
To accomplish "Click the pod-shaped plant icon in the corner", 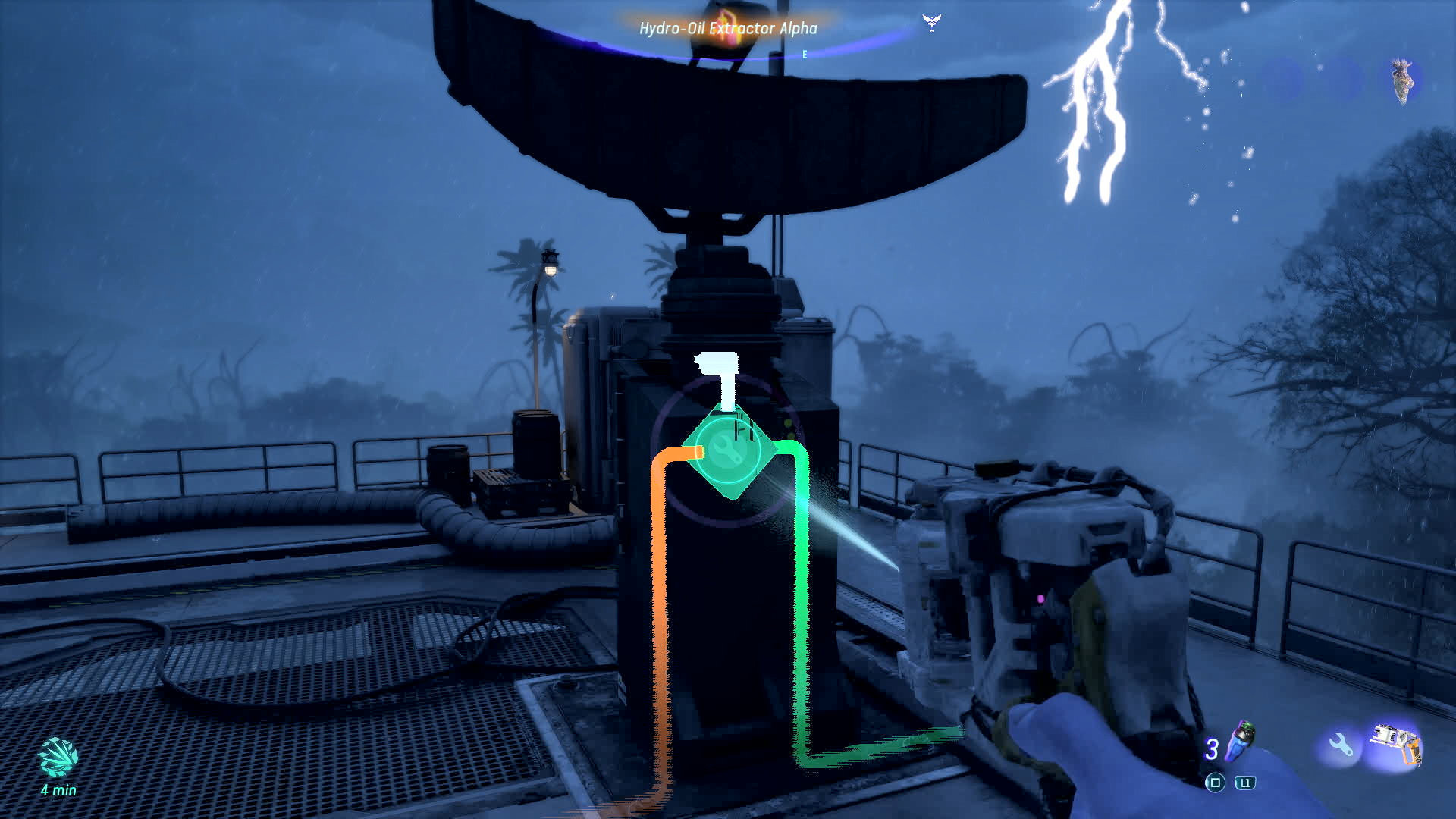I will (x=1402, y=80).
